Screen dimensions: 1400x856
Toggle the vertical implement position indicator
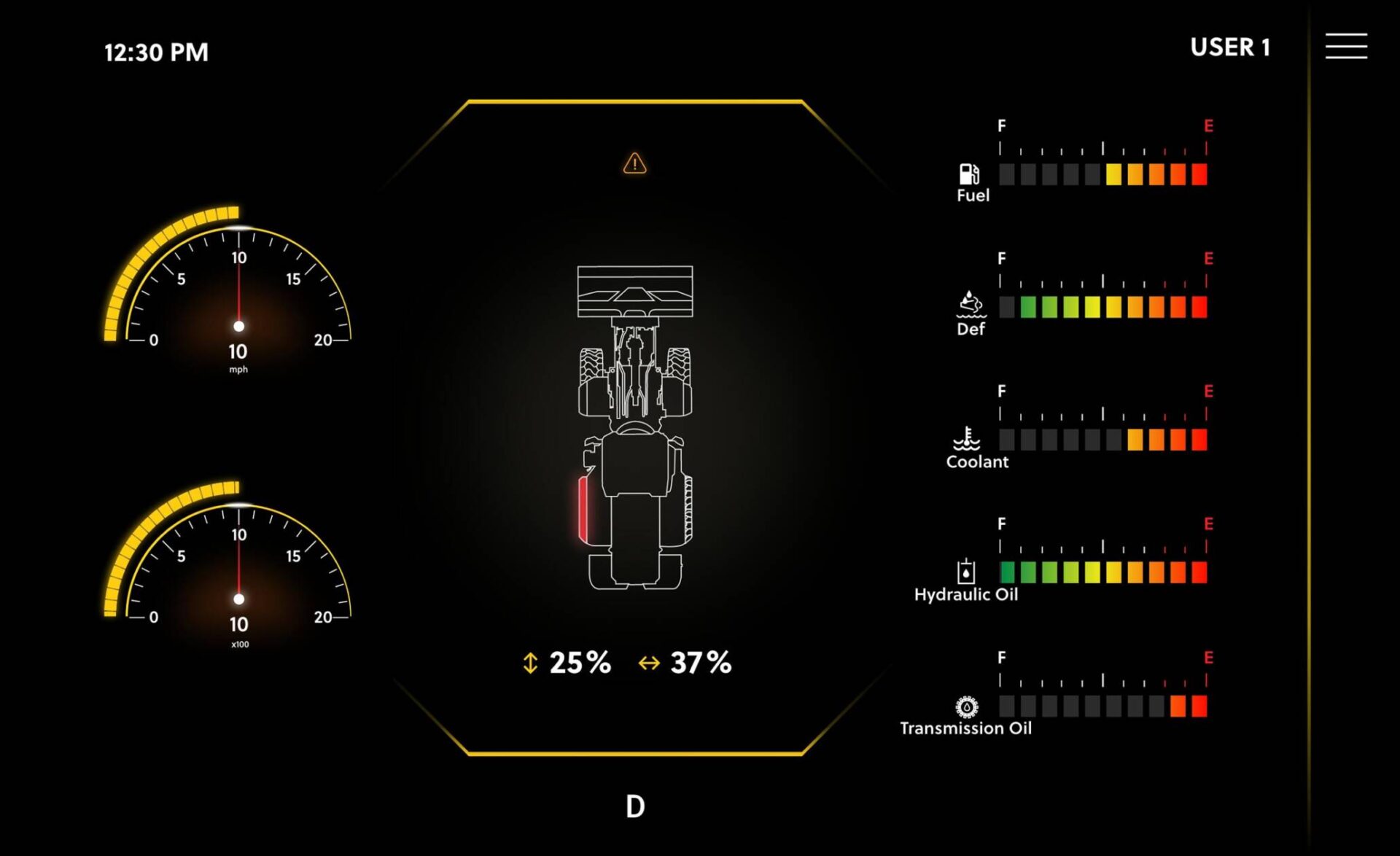(x=529, y=664)
